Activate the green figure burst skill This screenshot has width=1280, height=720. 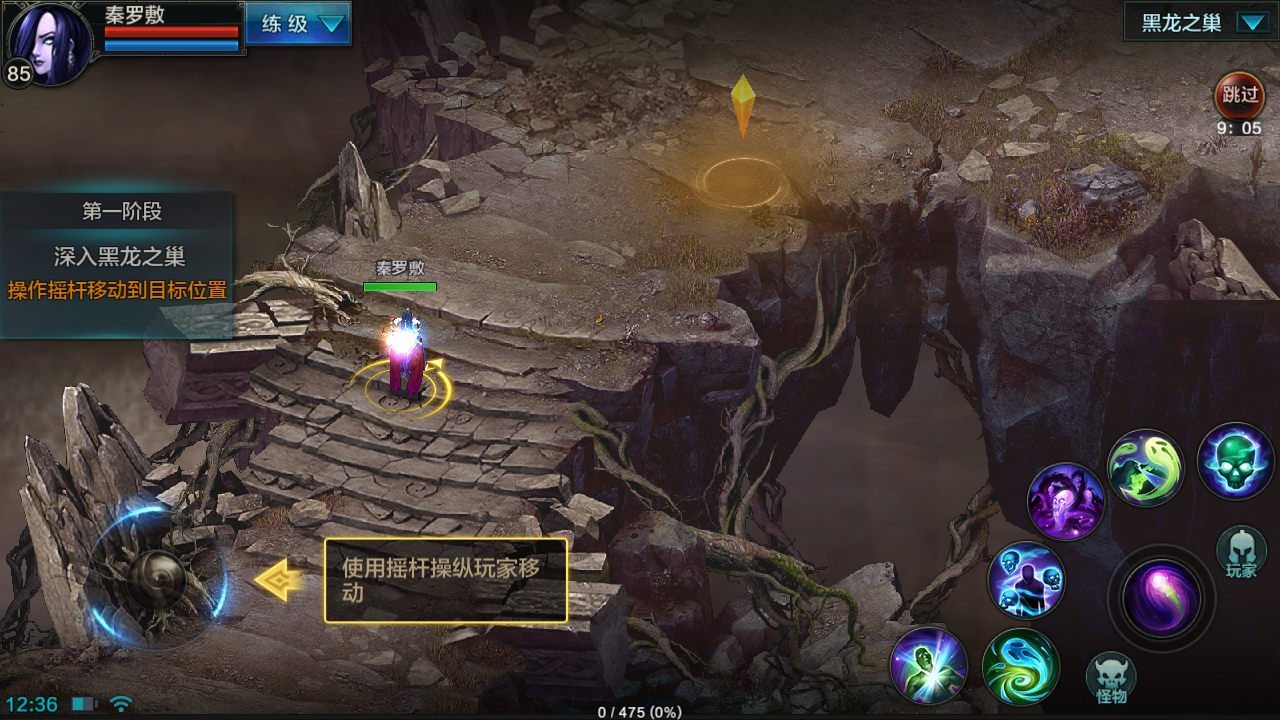[x=929, y=666]
